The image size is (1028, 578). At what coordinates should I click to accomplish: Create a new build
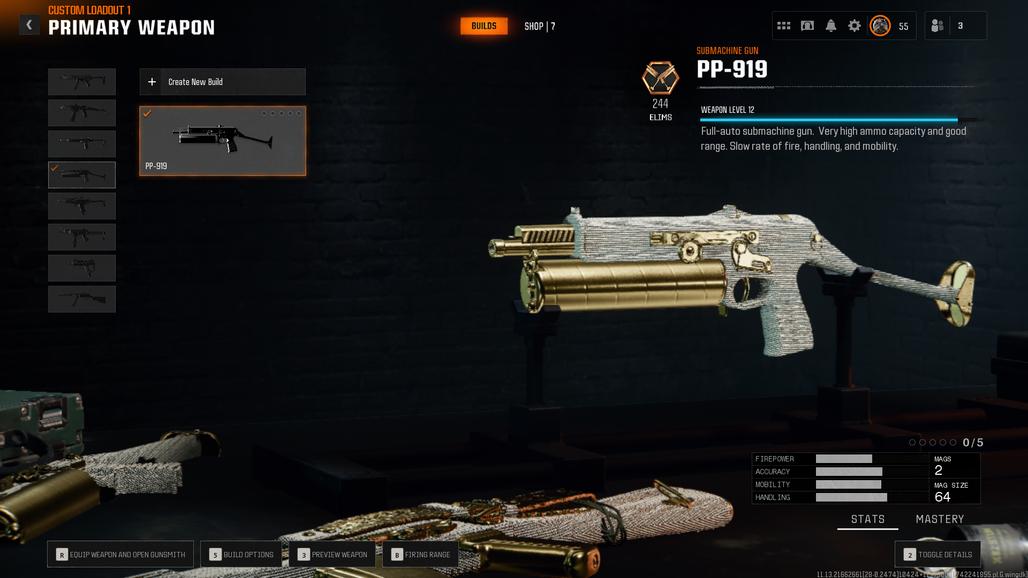pyautogui.click(x=222, y=82)
